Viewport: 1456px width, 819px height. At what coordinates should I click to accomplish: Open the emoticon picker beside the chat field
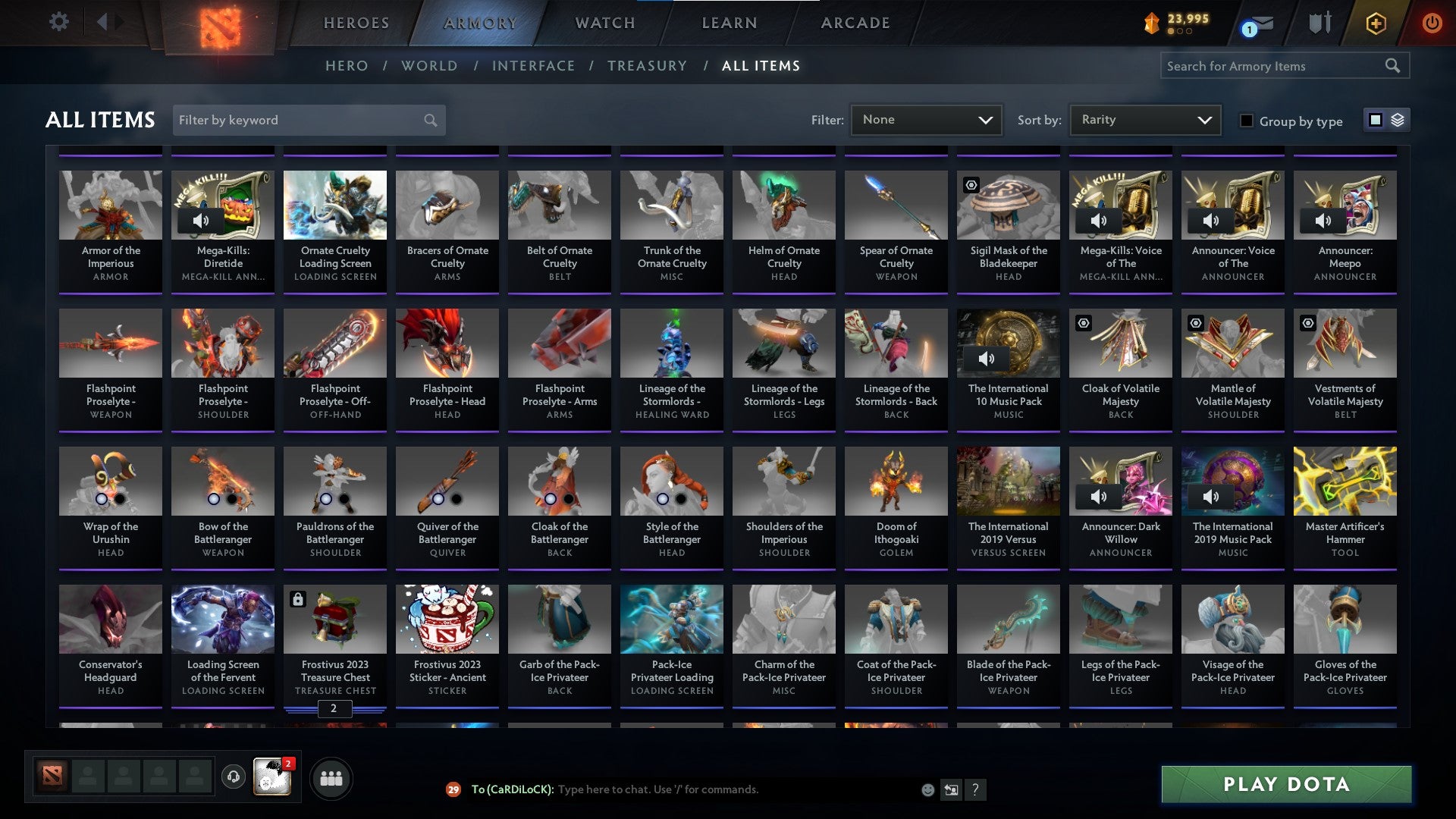coord(927,789)
